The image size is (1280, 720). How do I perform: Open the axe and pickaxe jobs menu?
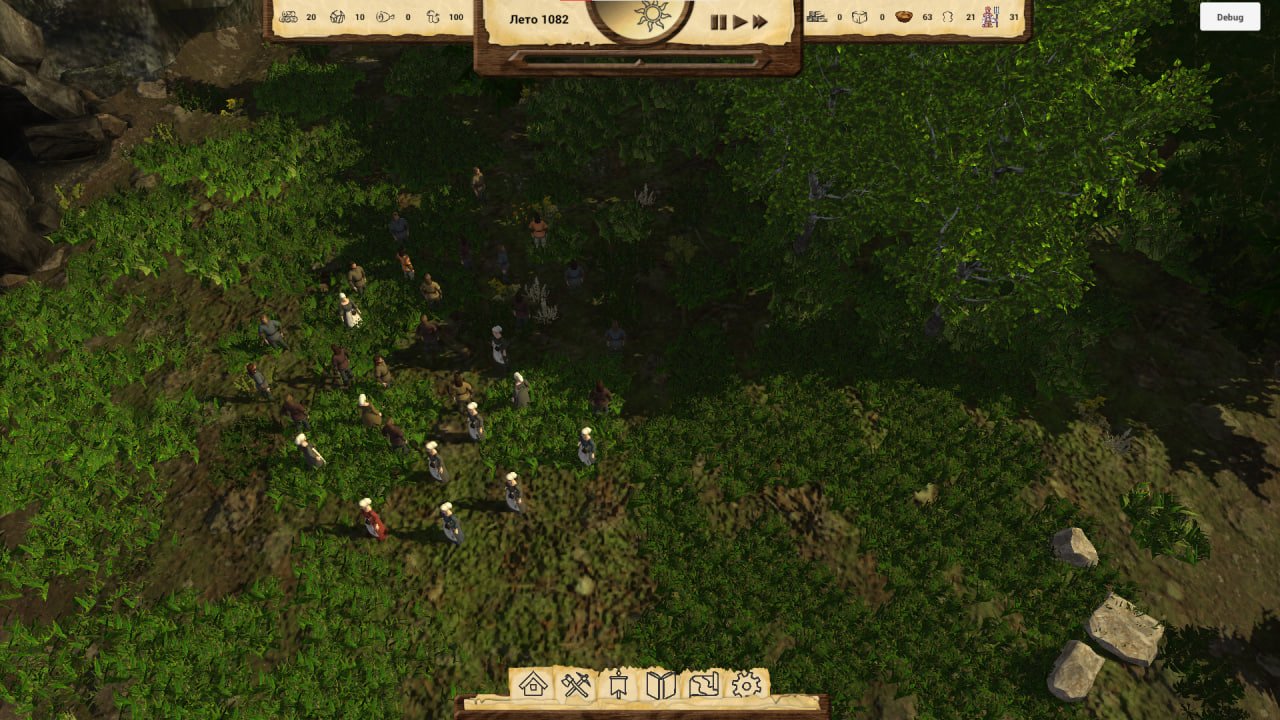576,685
